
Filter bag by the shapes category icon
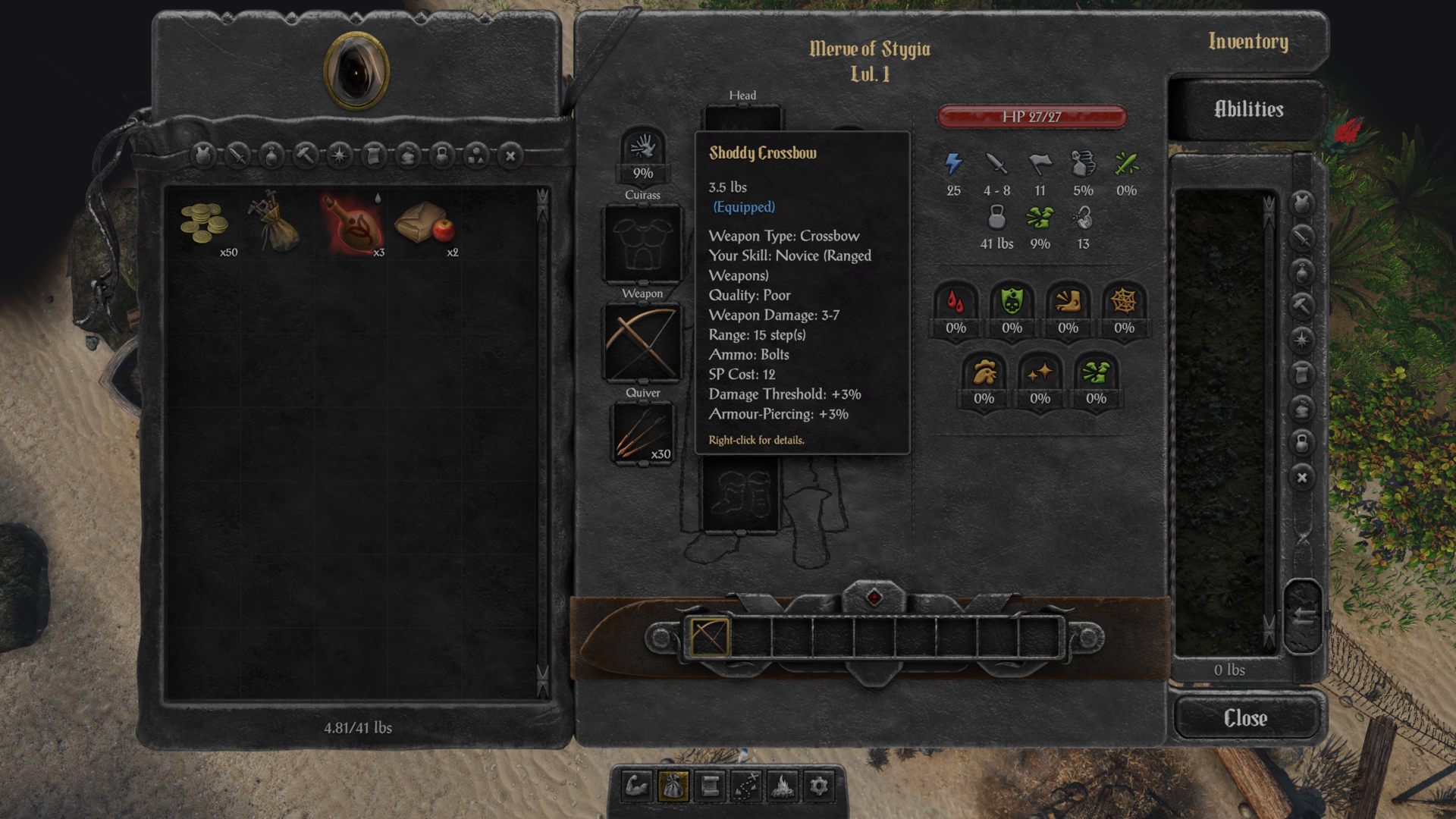coord(476,156)
